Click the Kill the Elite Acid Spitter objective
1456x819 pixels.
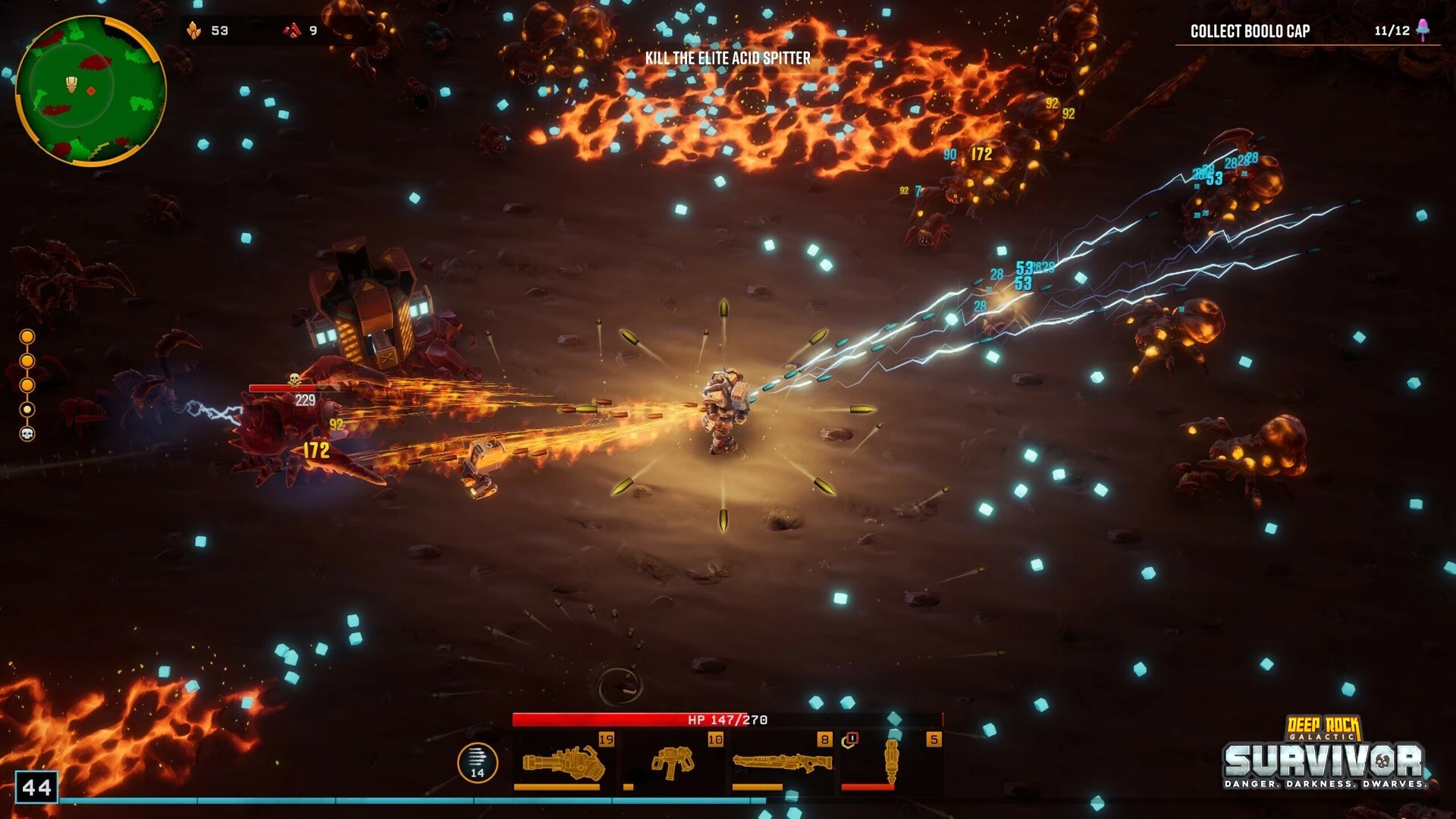(727, 58)
